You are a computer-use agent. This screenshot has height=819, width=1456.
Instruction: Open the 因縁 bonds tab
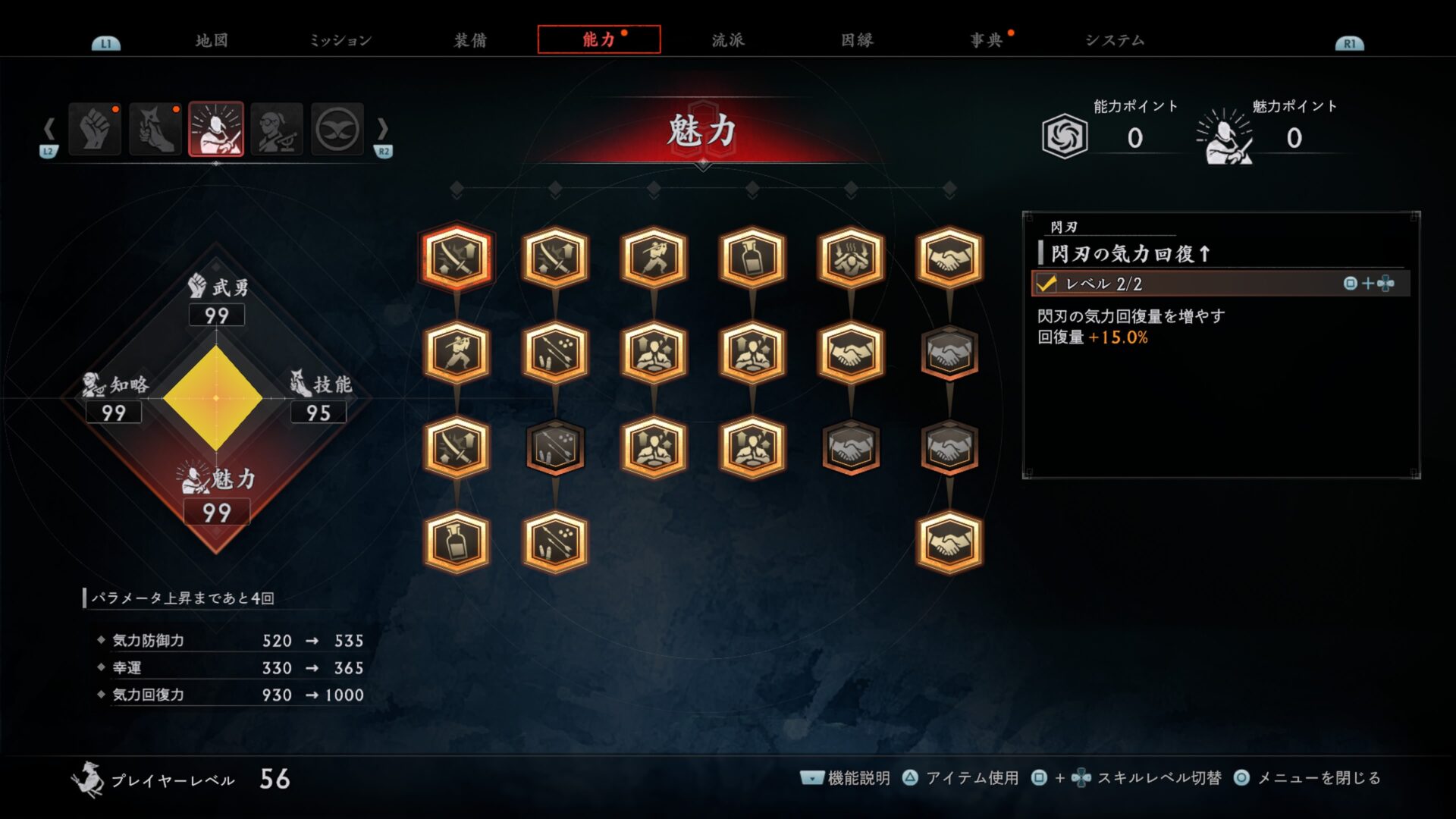[x=857, y=40]
